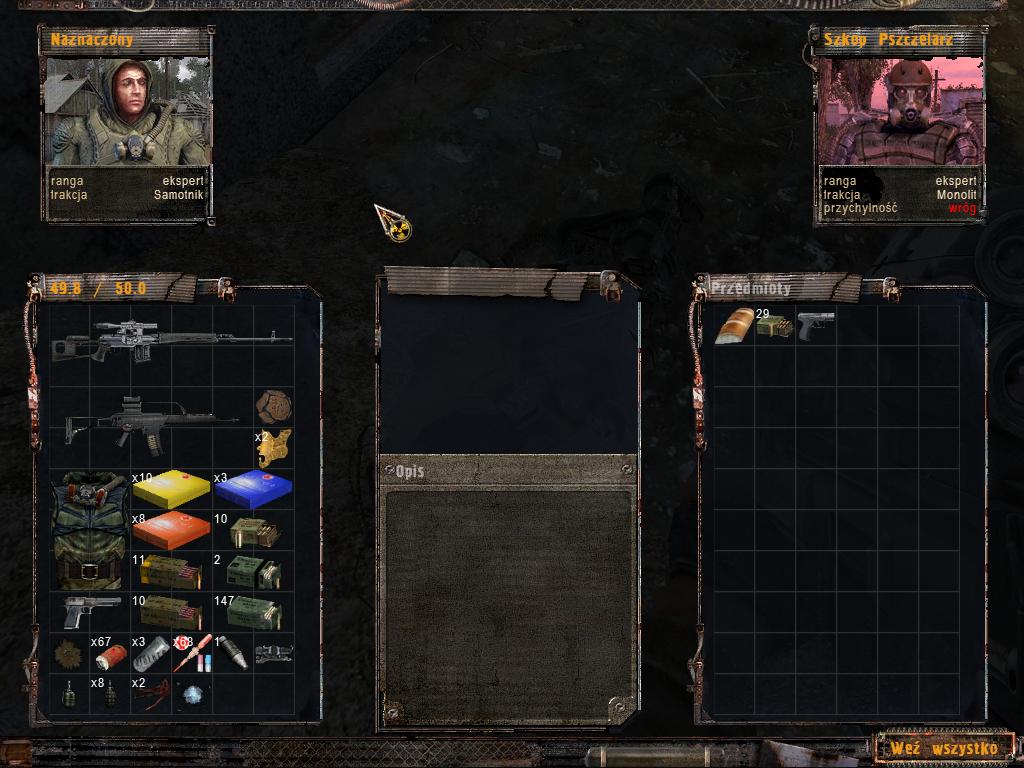Choose the orange medkit stack x8
The height and width of the screenshot is (768, 1024).
(x=171, y=530)
